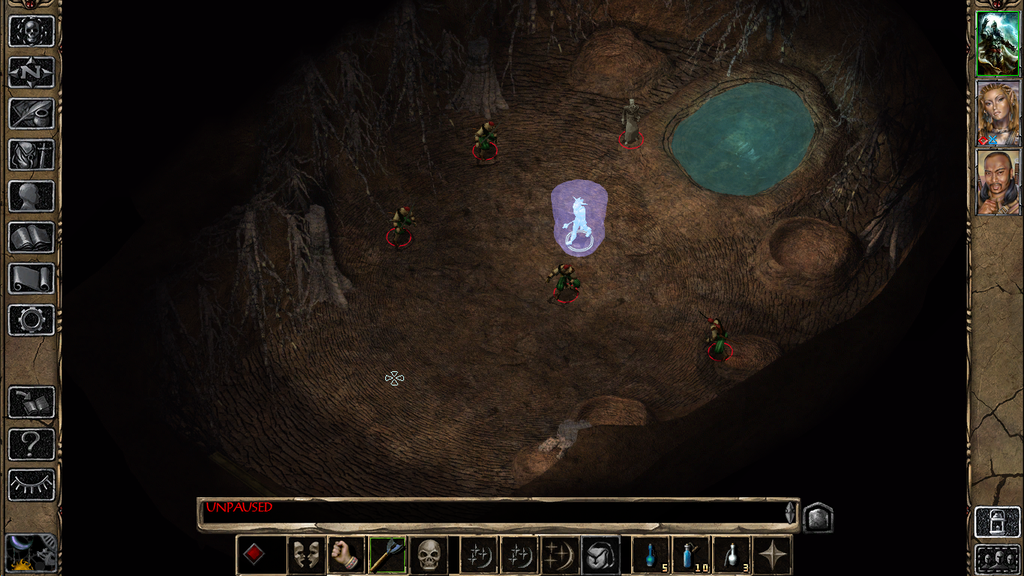Viewport: 1024px width, 576px height.
Task: Activate the red diamond guard action
Action: point(255,554)
